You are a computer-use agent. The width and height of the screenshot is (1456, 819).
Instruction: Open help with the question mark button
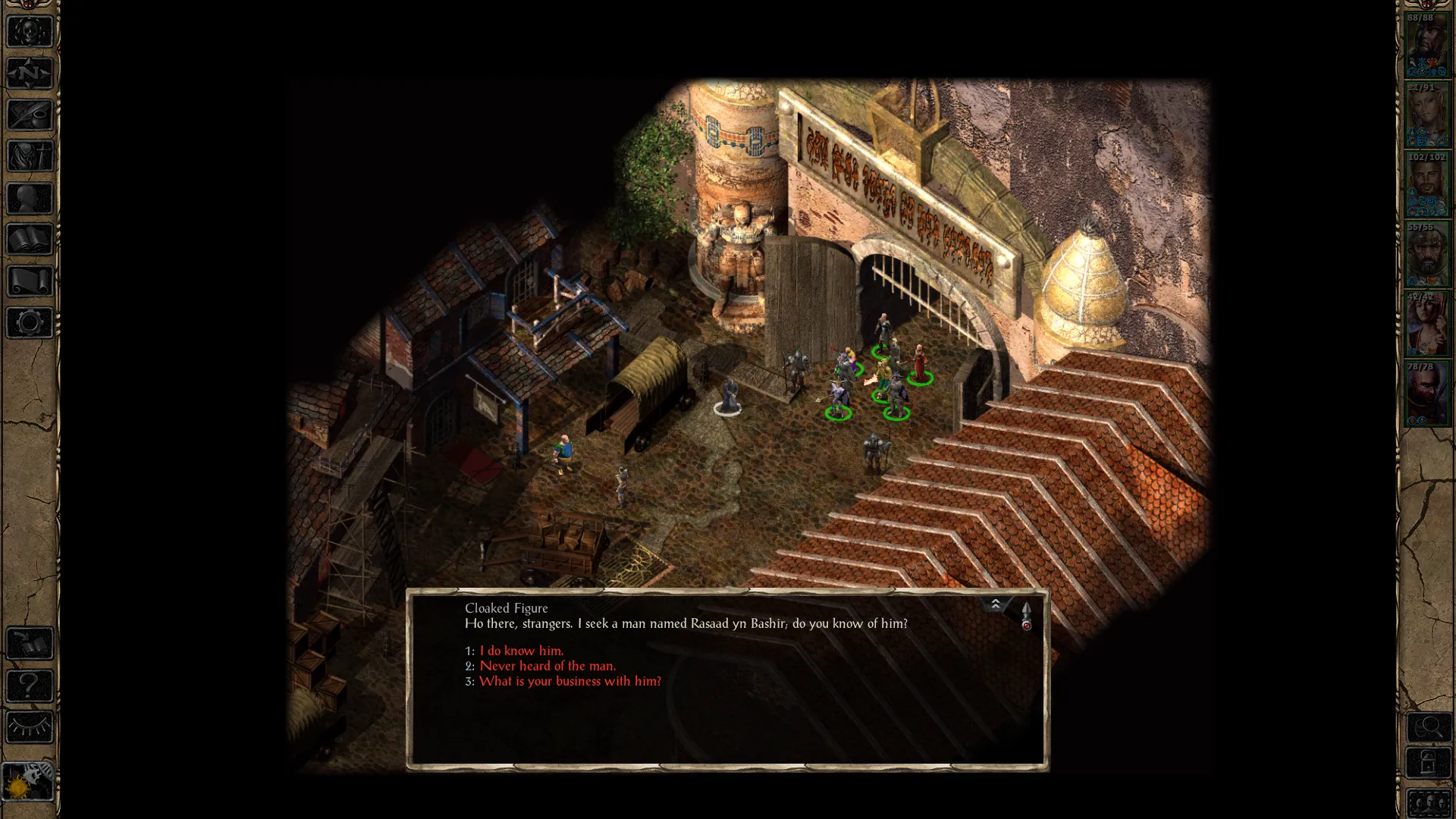(x=30, y=686)
